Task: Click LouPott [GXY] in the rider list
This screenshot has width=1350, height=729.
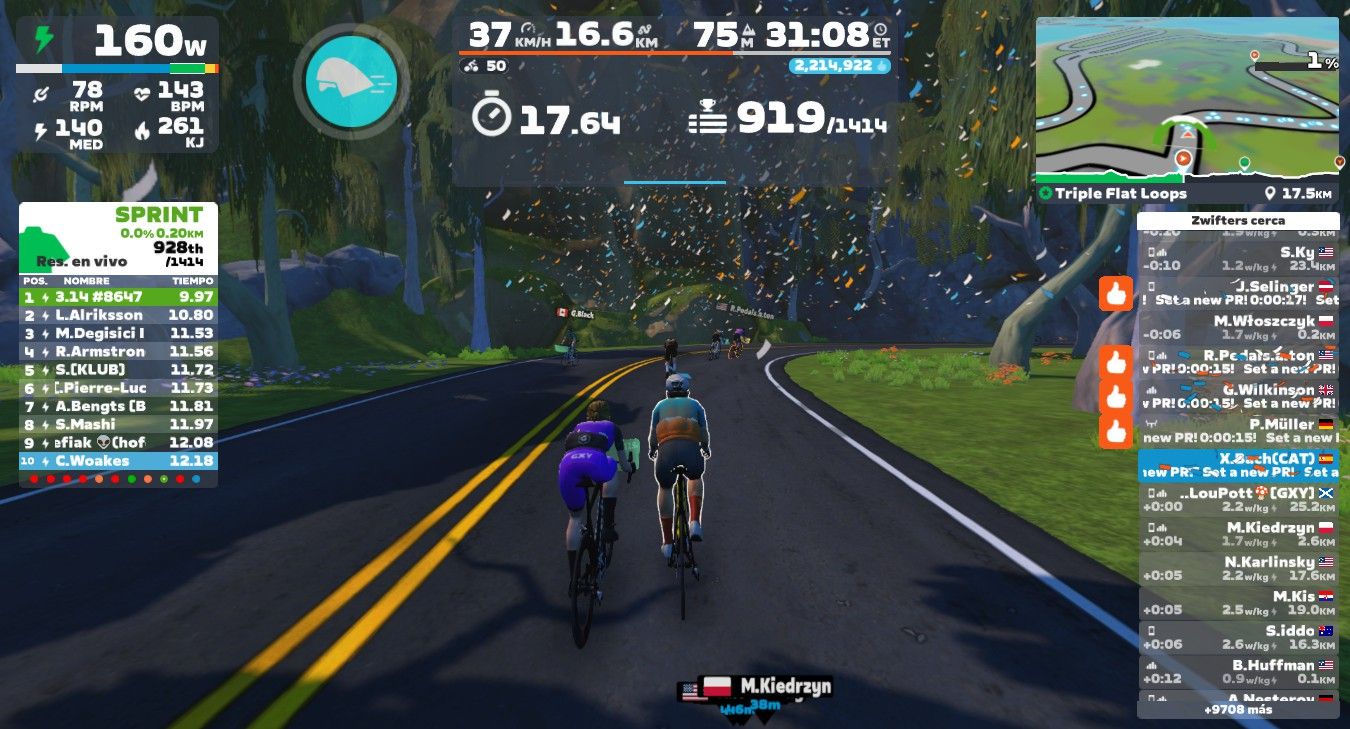Action: 1238,500
